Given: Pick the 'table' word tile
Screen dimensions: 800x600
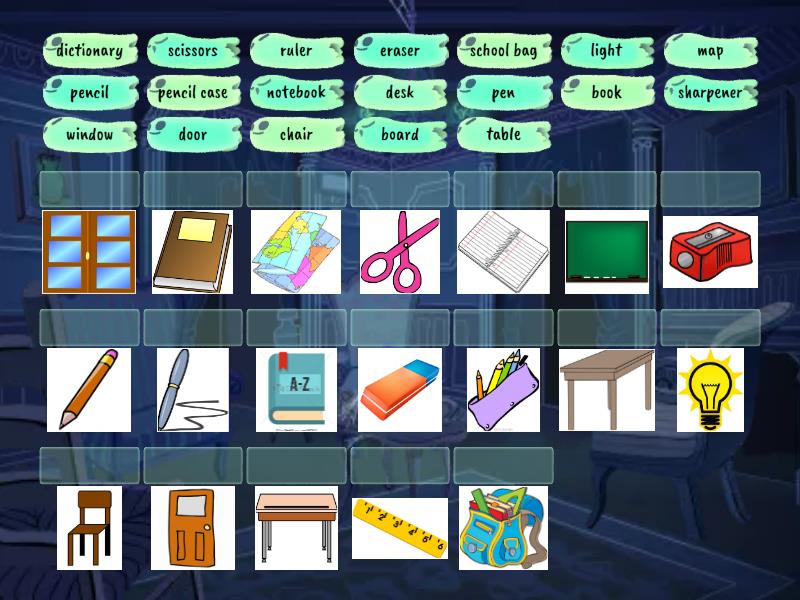Looking at the screenshot, I should (x=504, y=134).
